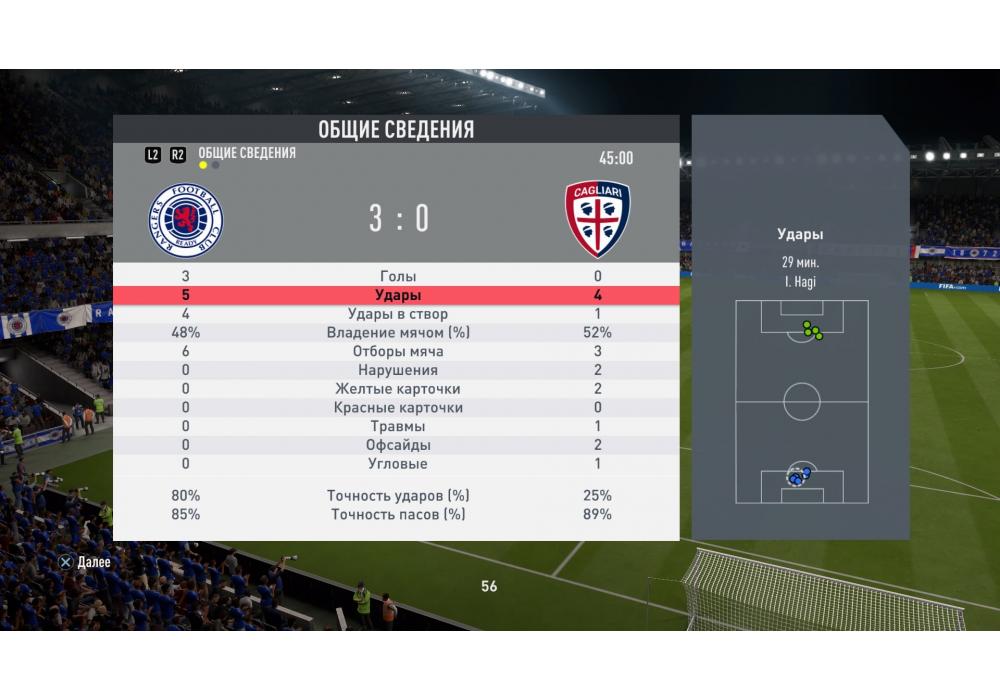This screenshot has width=1000, height=700.
Task: Choose the Точность пасов (%) row
Action: (x=398, y=515)
